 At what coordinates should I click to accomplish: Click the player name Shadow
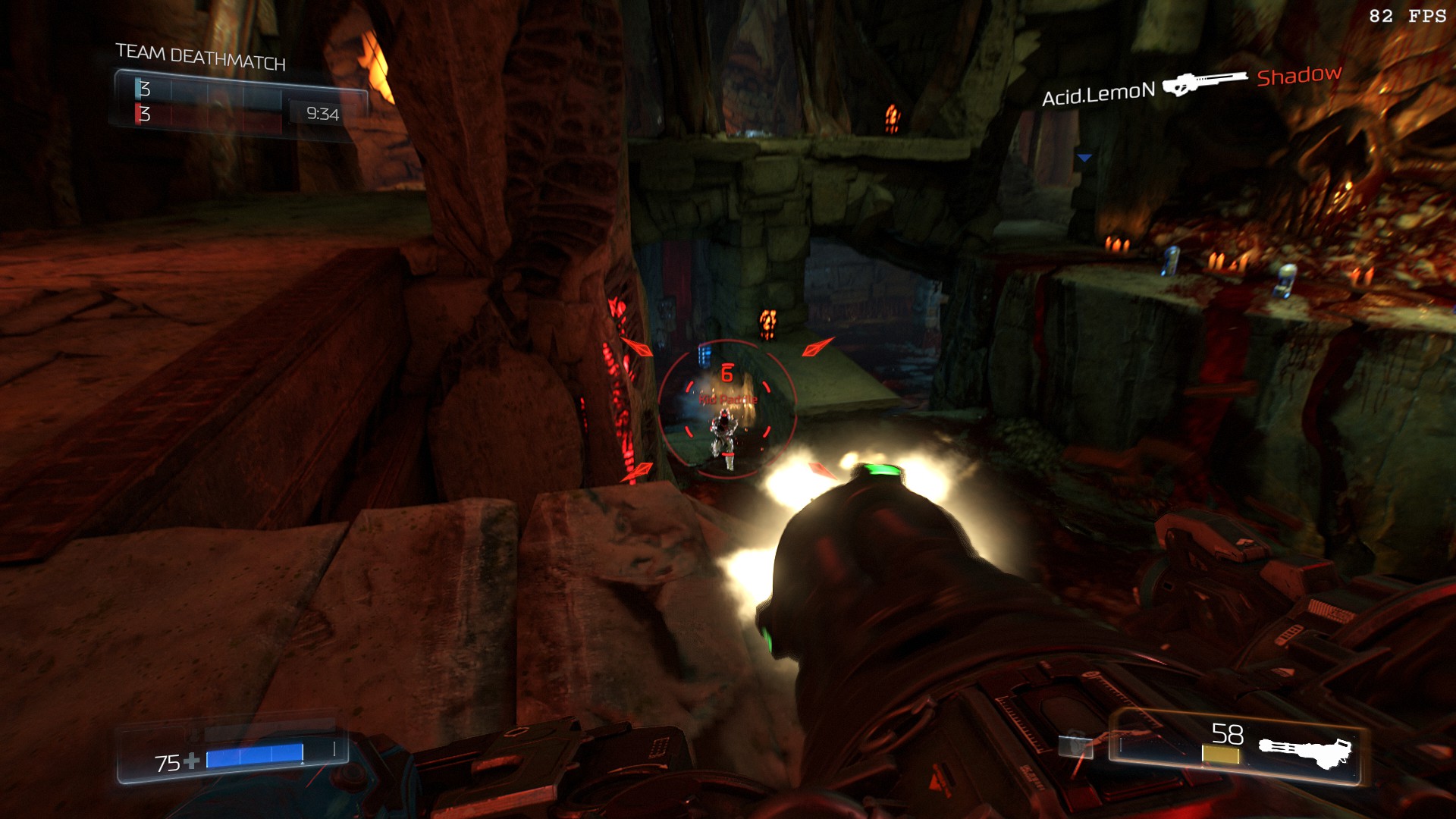pos(1298,77)
